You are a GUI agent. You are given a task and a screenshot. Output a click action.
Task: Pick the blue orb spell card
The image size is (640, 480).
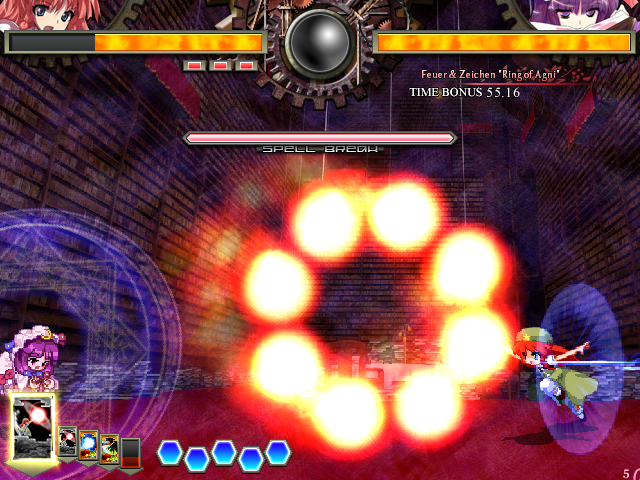point(89,445)
